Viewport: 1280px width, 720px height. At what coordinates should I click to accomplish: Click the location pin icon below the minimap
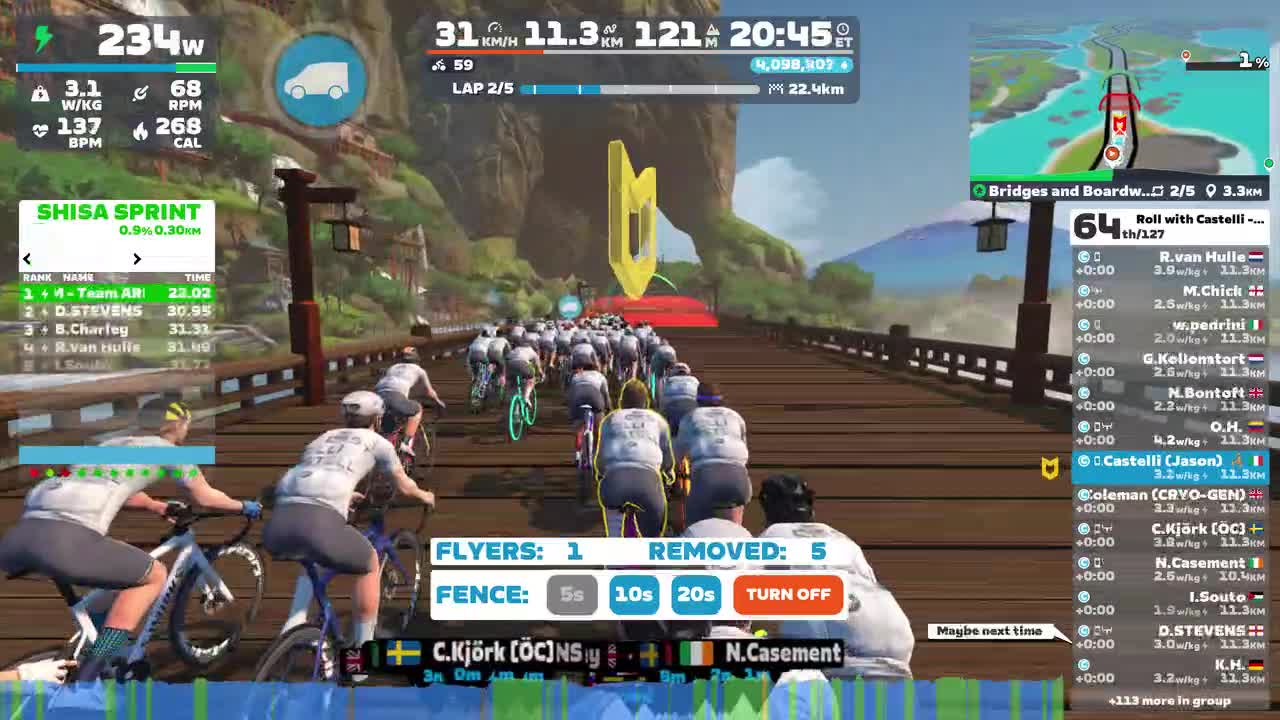(x=1213, y=190)
